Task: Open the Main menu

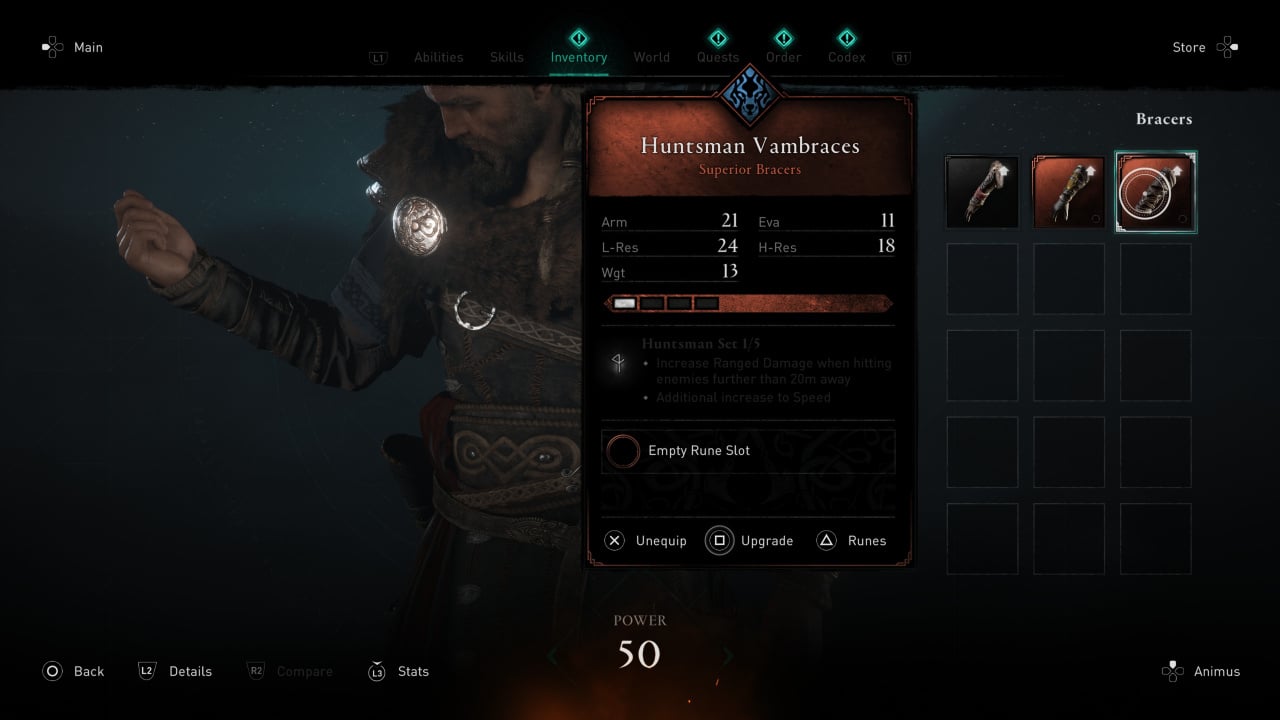Action: (x=73, y=47)
